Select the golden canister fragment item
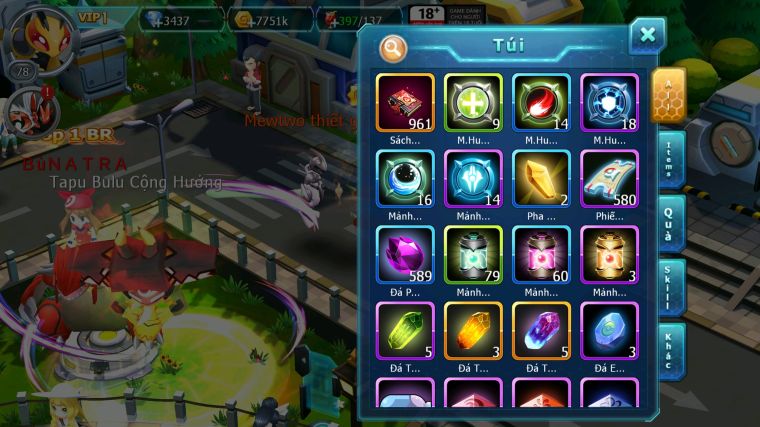 609,254
